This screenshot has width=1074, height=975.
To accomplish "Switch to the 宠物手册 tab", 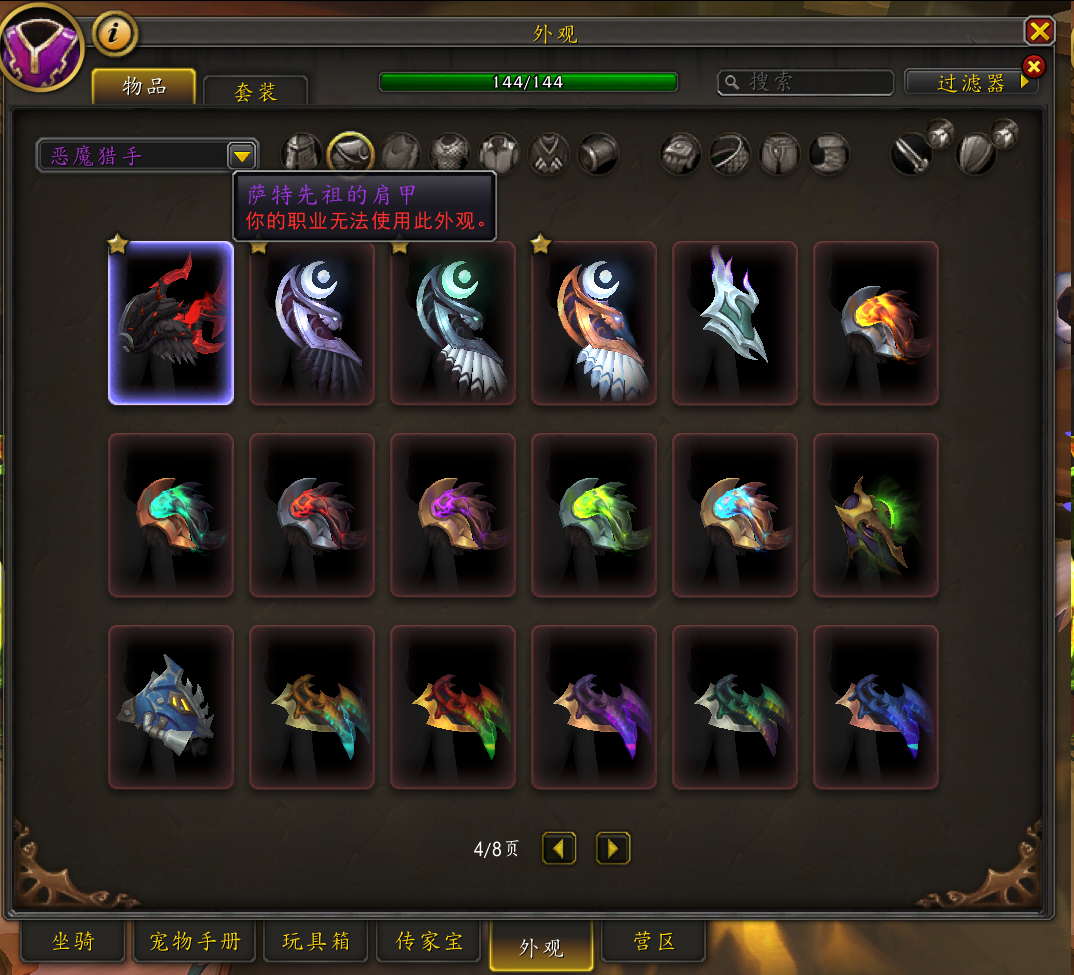I will (x=195, y=942).
